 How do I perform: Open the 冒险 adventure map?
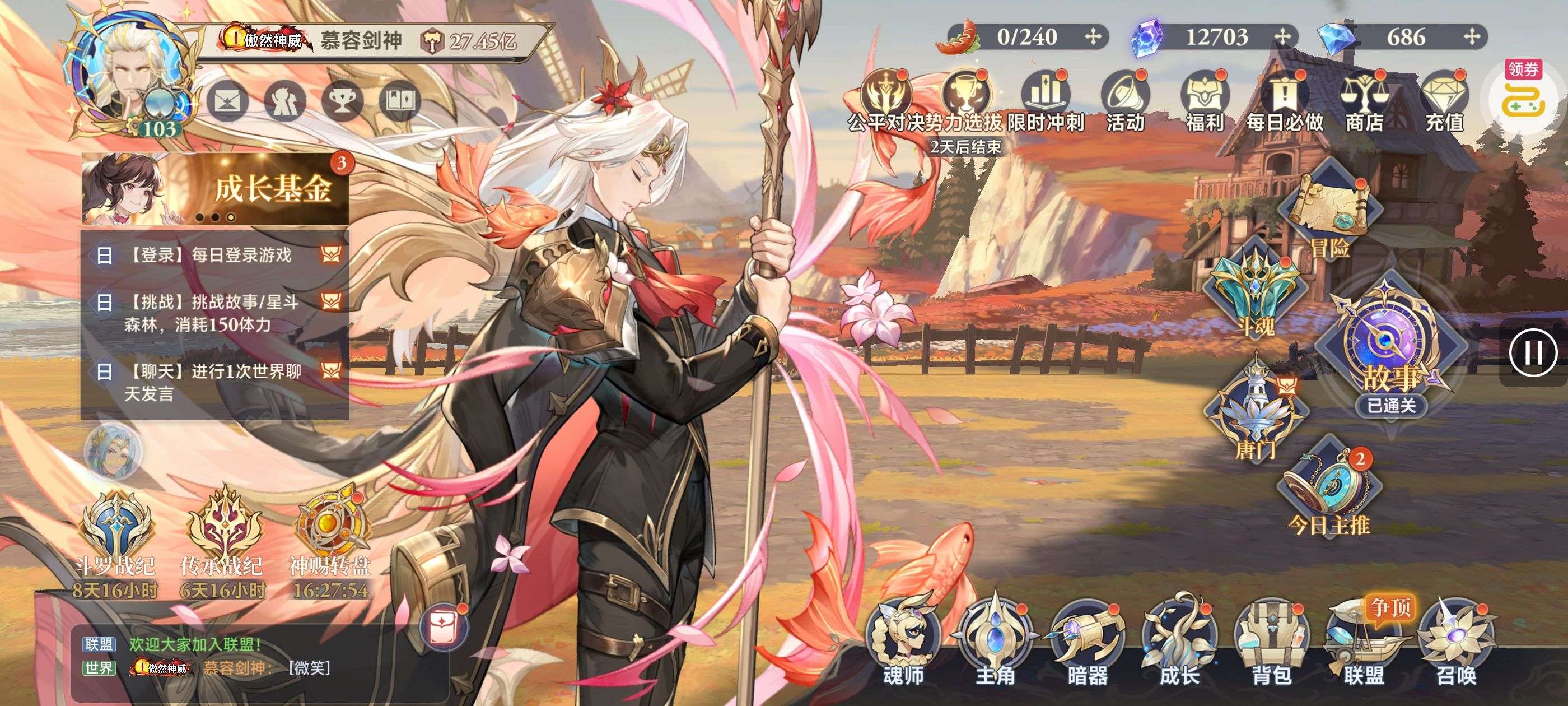[1330, 213]
